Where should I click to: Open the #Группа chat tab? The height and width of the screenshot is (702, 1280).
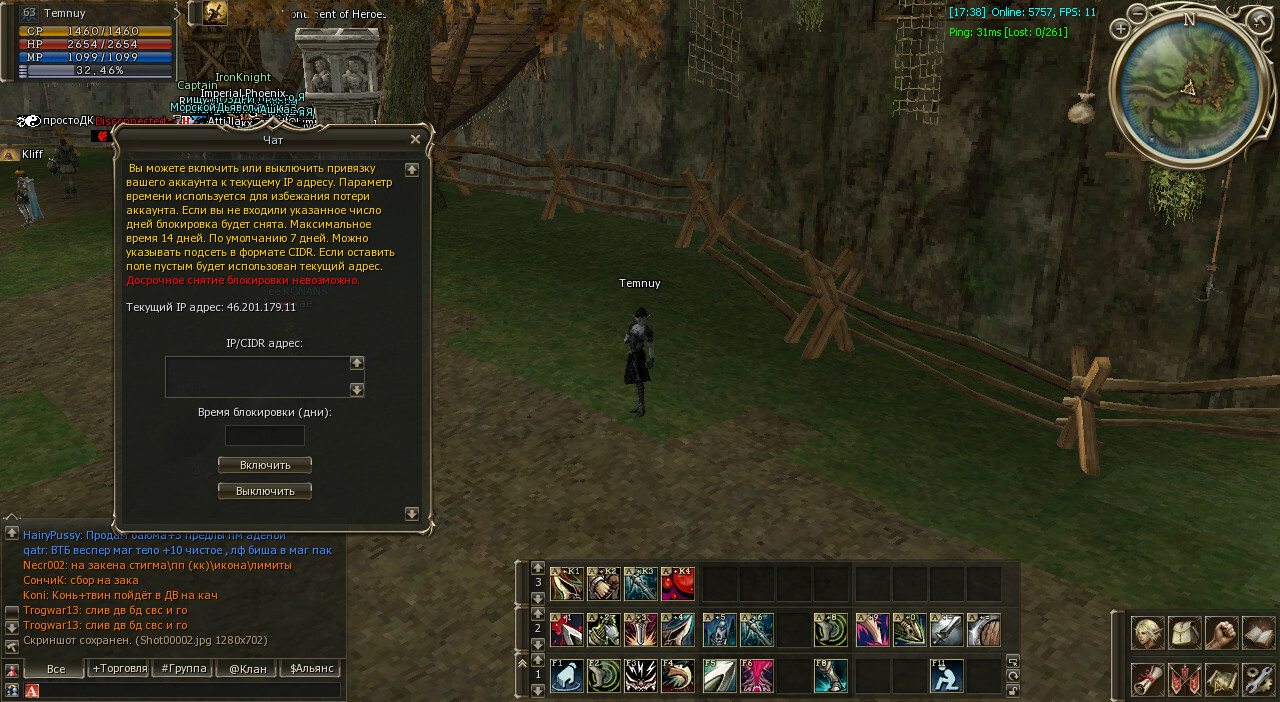[181, 668]
